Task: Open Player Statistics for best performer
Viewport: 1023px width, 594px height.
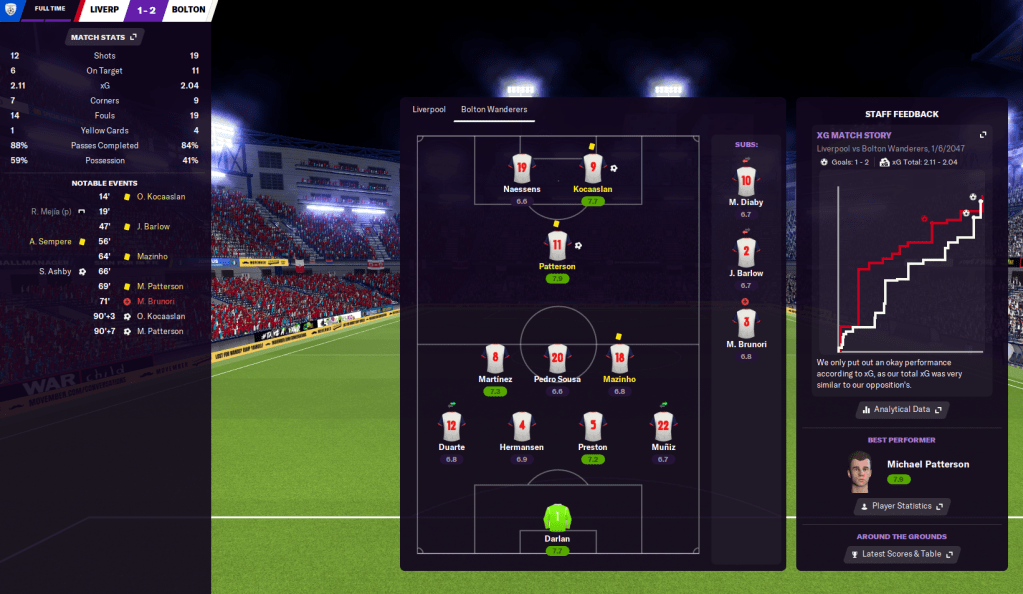Action: [902, 506]
